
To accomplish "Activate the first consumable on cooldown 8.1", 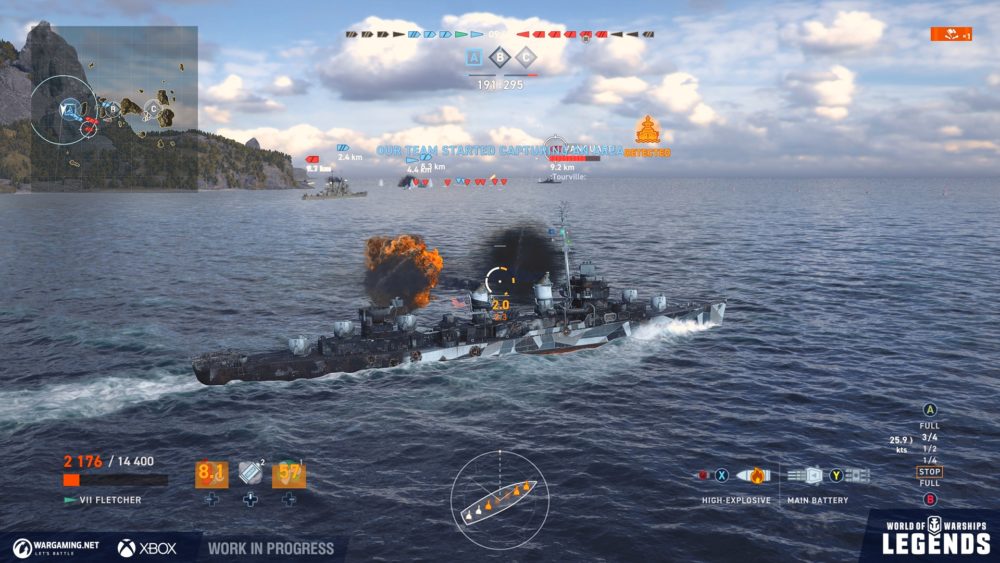I will coord(211,474).
